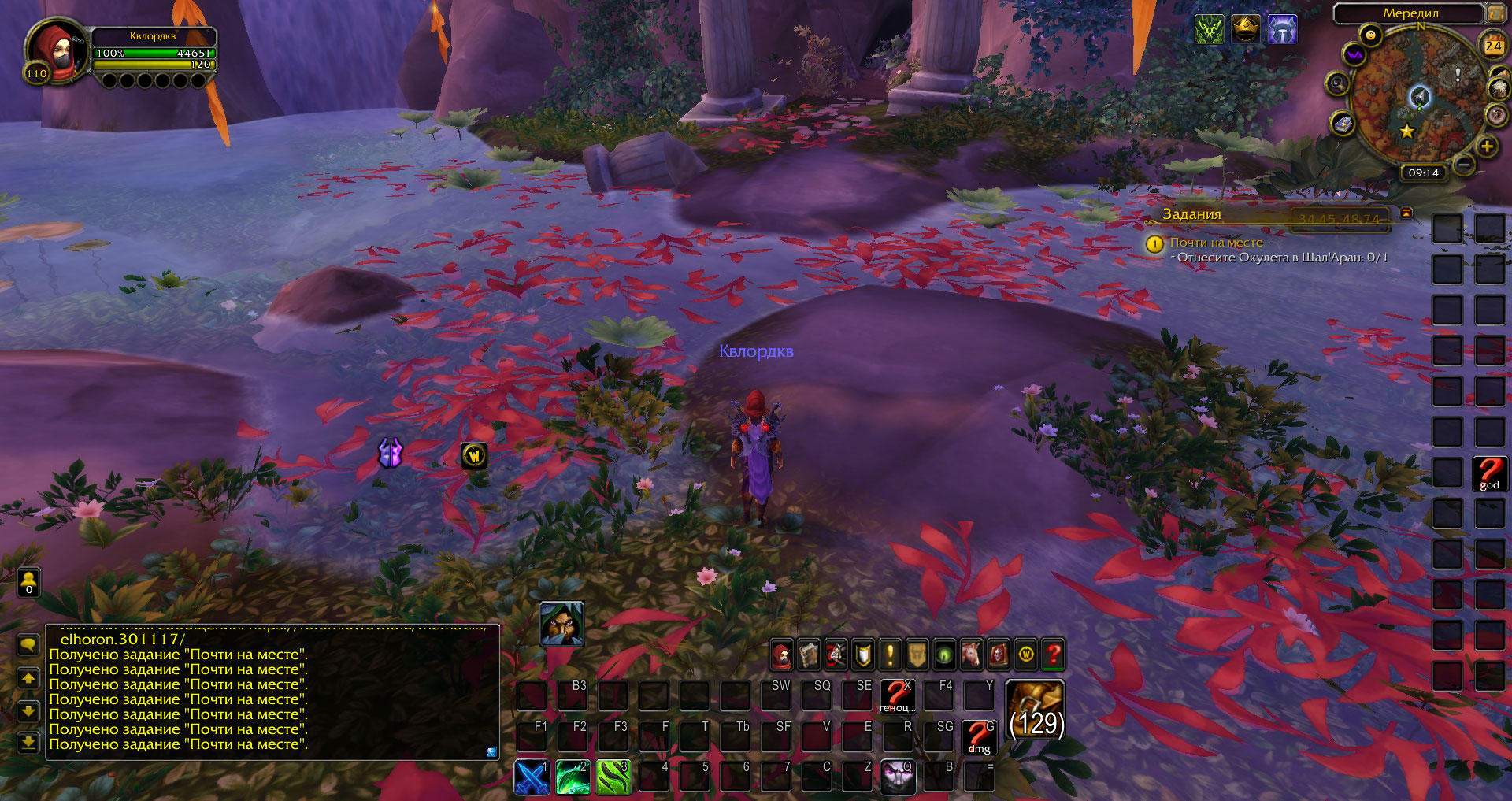Image resolution: width=1512 pixels, height=801 pixels.
Task: Open the chat speech bubble menu
Action: click(x=28, y=645)
